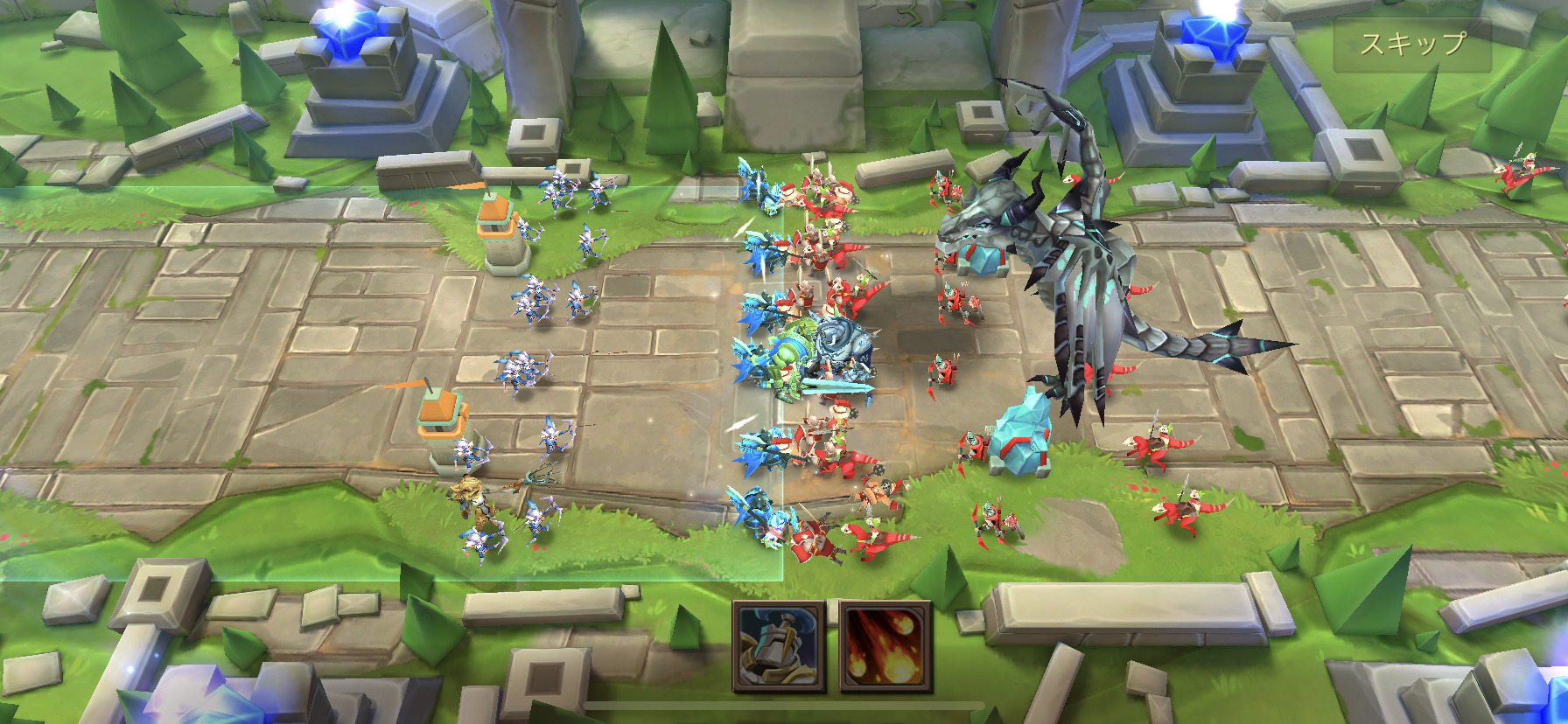Activate the armored knight hero ability

(x=779, y=646)
